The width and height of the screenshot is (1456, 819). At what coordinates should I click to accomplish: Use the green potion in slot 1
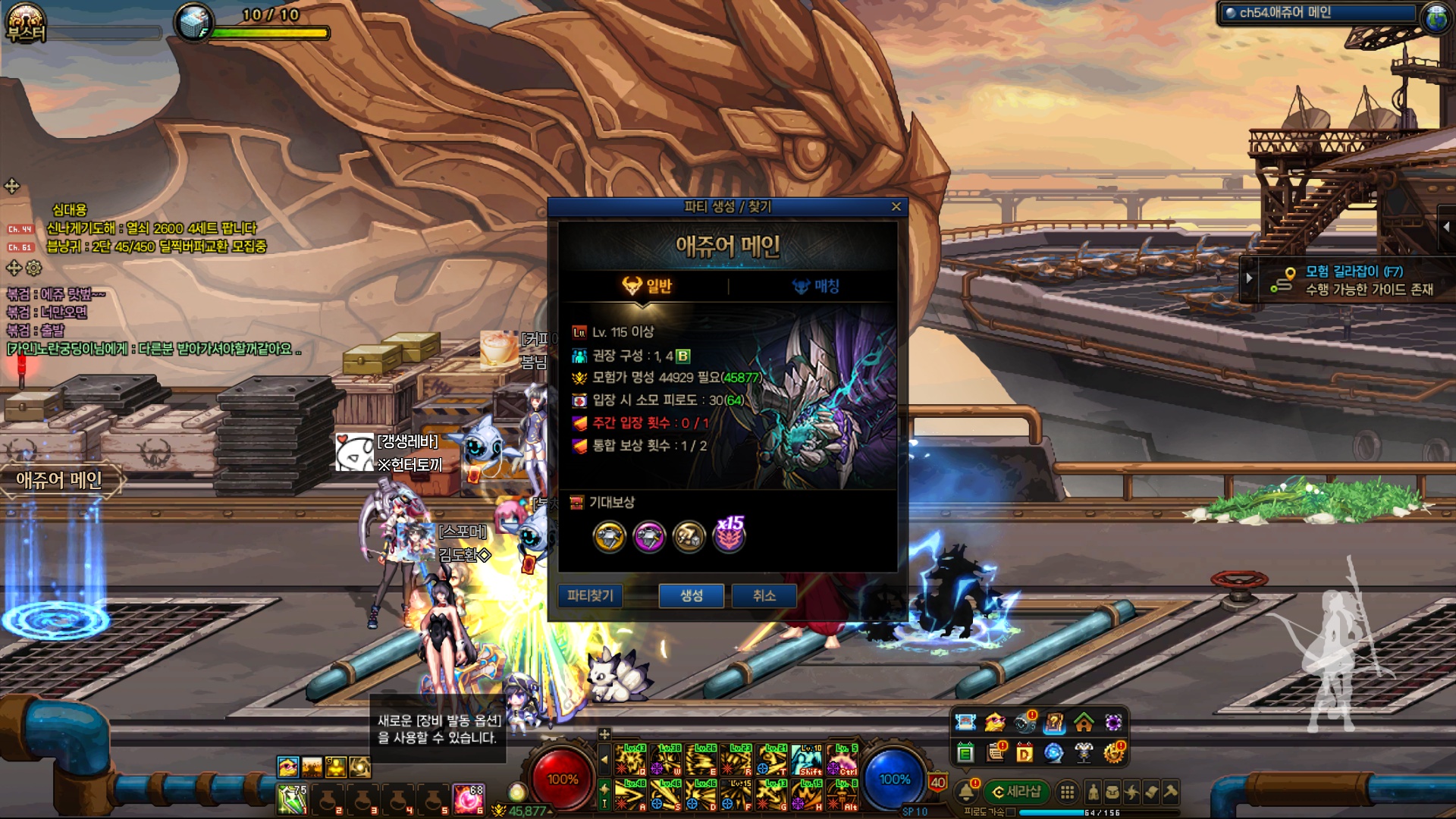(x=291, y=799)
